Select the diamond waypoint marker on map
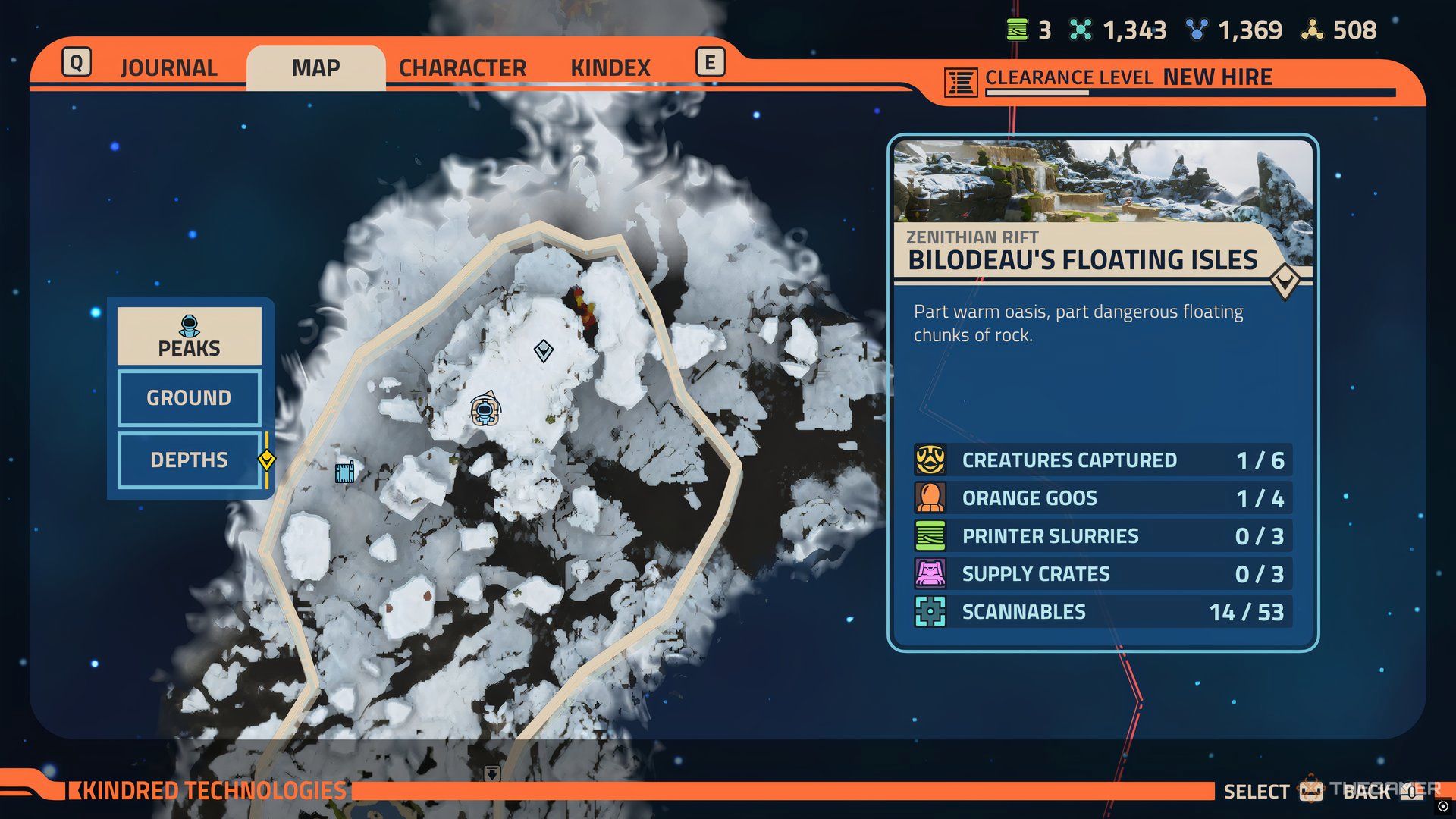1456x819 pixels. point(543,351)
